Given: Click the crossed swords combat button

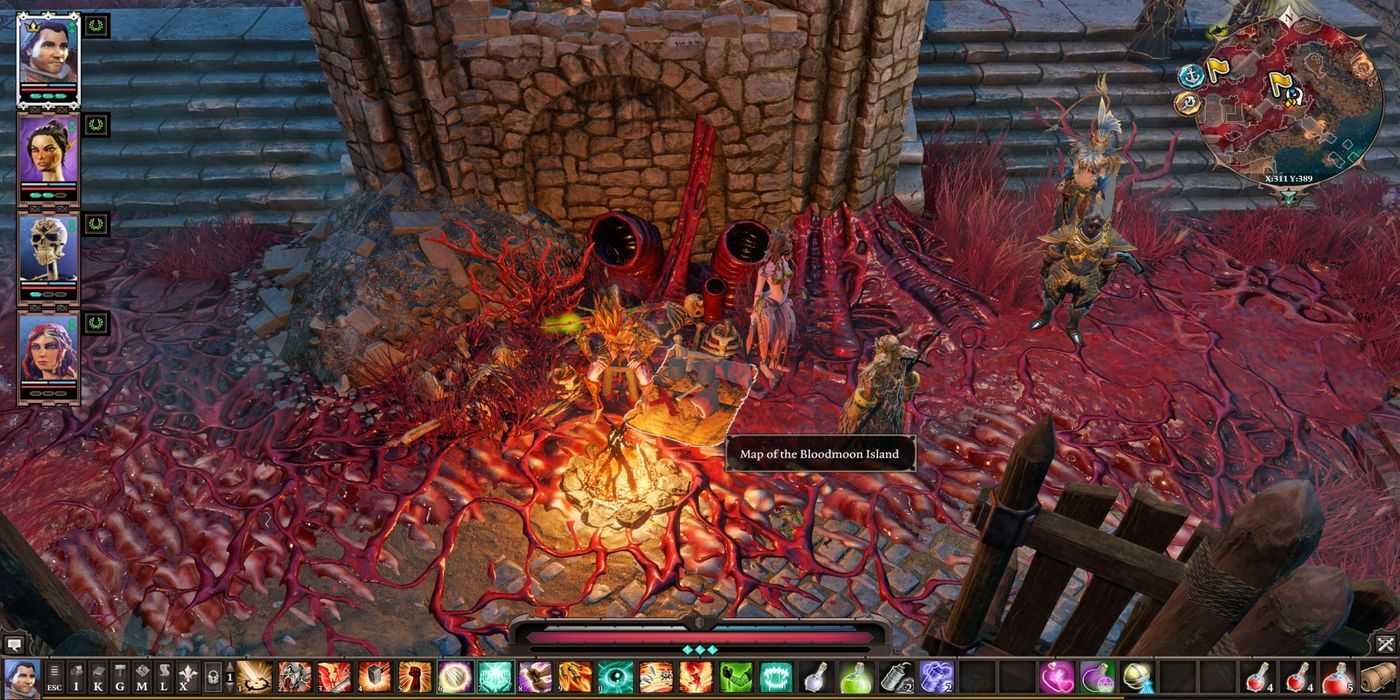Looking at the screenshot, I should click(x=1385, y=645).
